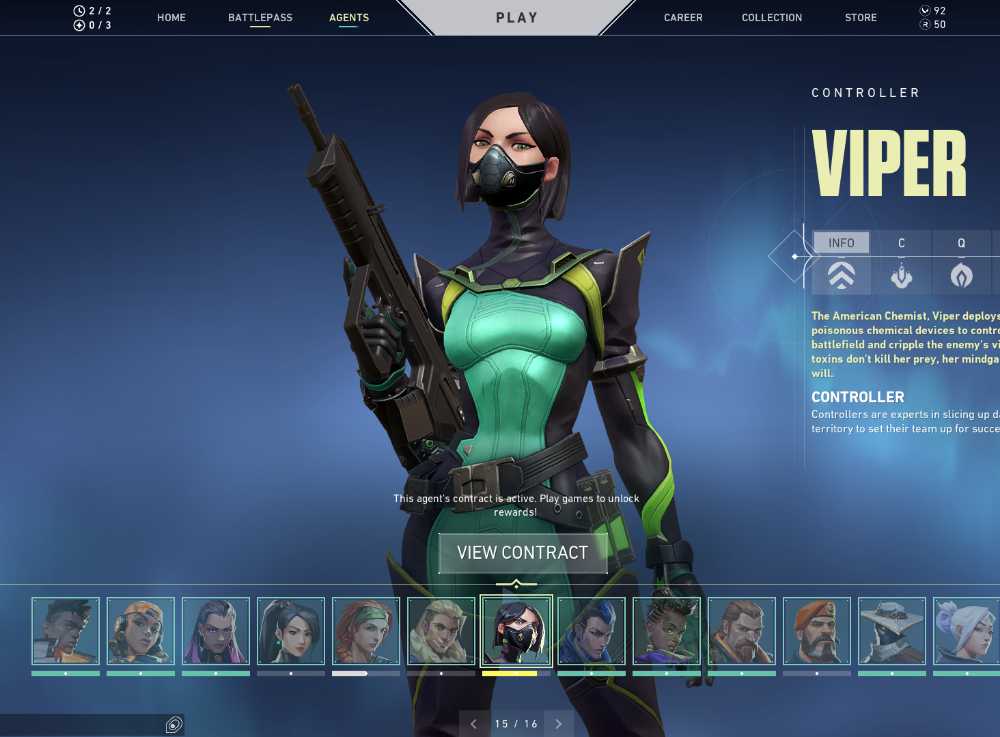Screen dimensions: 1000x737
Task: Choose Cypher's white hat portrait
Action: pos(892,631)
